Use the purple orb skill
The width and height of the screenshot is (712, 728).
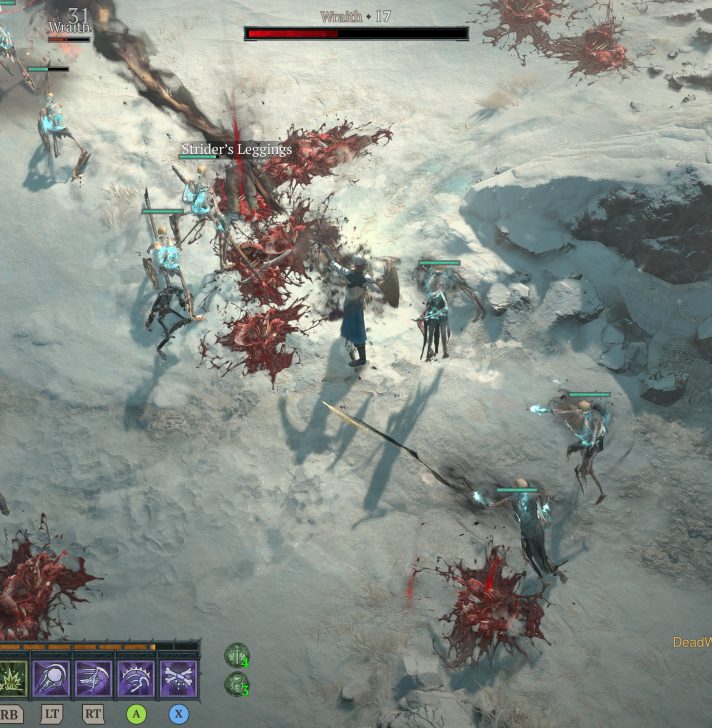(x=51, y=679)
